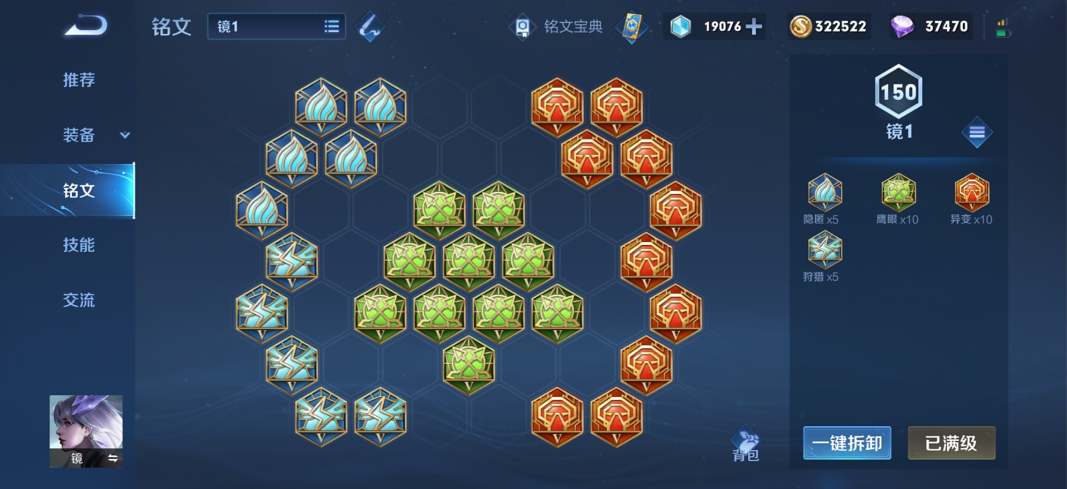The width and height of the screenshot is (1067, 489).
Task: Add more inscription fragments with the plus button
Action: point(754,27)
